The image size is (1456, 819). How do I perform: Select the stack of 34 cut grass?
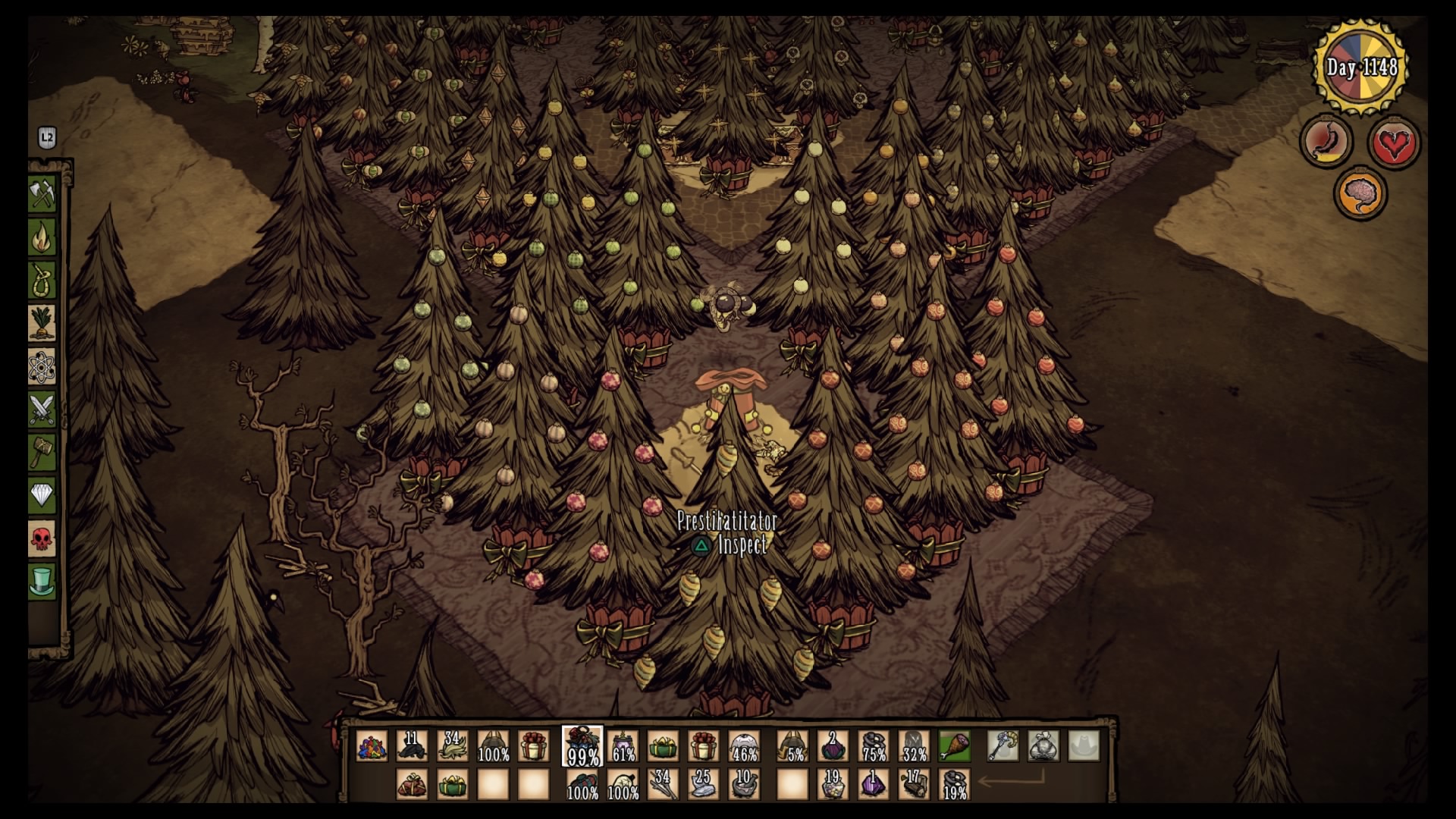point(453,746)
